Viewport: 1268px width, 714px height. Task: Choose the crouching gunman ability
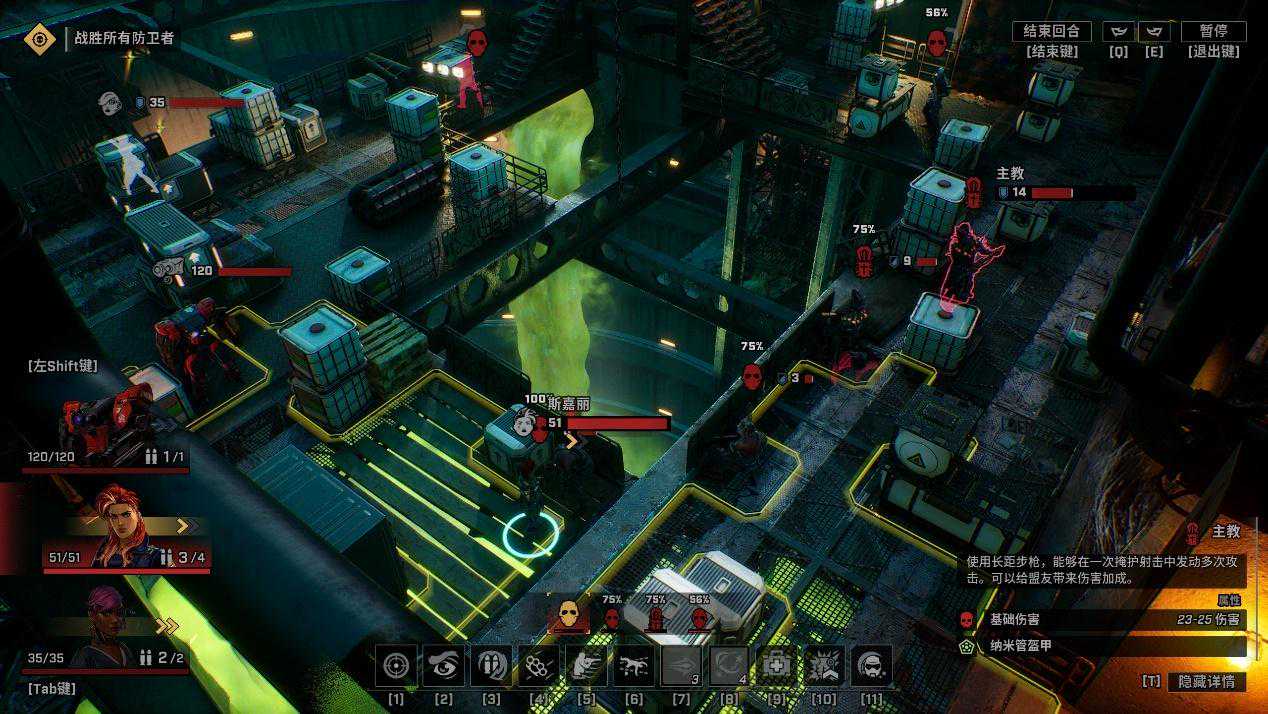pyautogui.click(x=587, y=665)
